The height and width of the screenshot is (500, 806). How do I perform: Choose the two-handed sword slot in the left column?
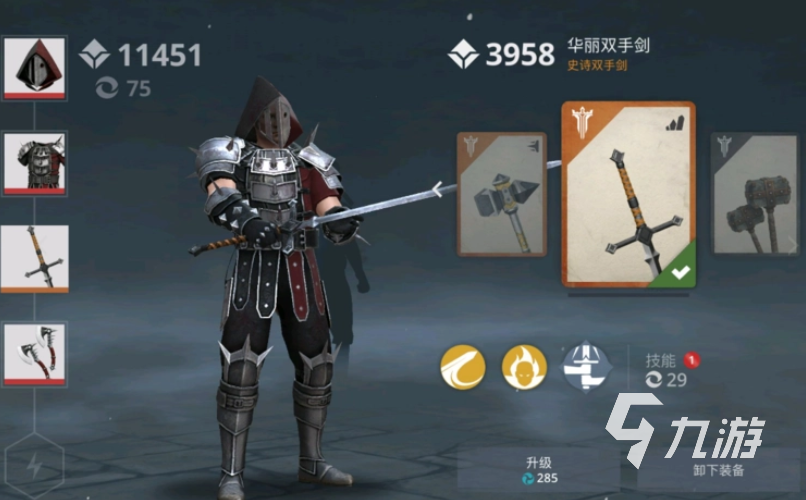pos(35,258)
